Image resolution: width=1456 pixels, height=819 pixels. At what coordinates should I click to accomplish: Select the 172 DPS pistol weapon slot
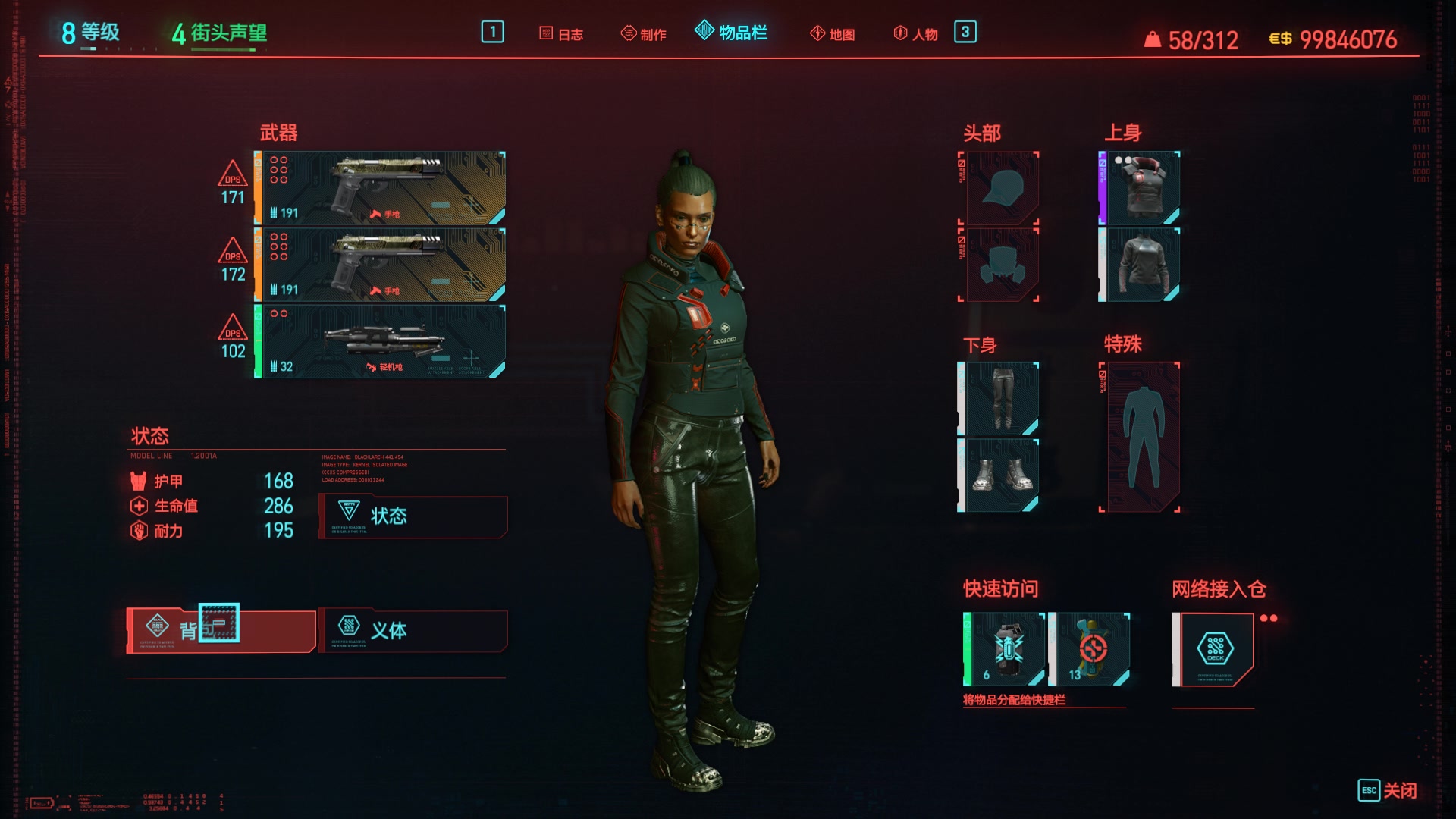pyautogui.click(x=380, y=265)
